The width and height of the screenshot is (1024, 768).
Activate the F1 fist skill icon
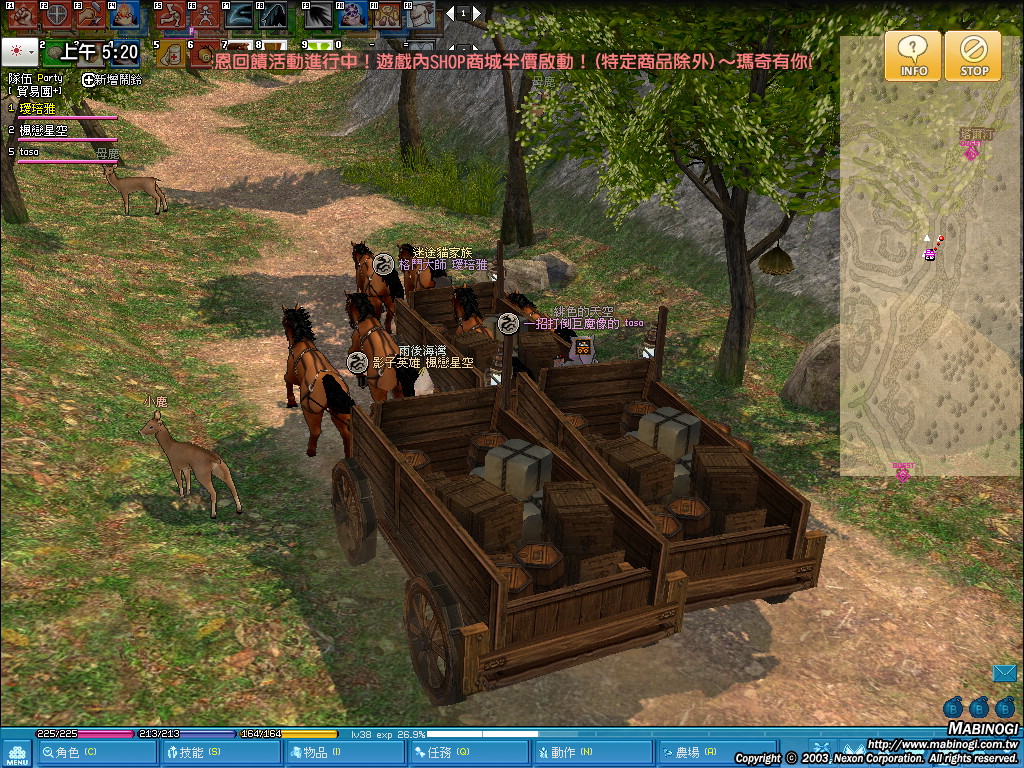point(22,15)
